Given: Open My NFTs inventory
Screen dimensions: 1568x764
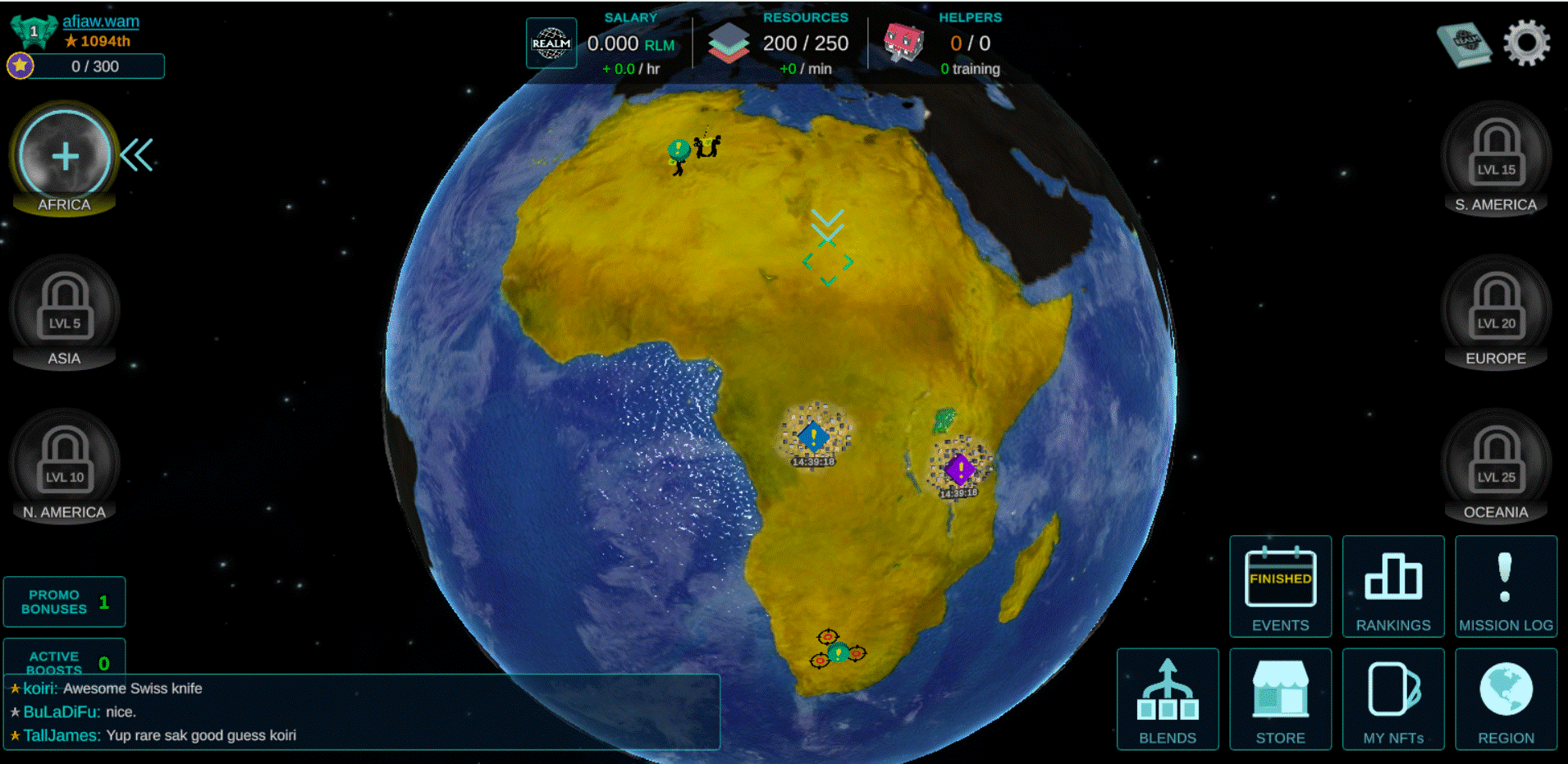Looking at the screenshot, I should click(1393, 699).
